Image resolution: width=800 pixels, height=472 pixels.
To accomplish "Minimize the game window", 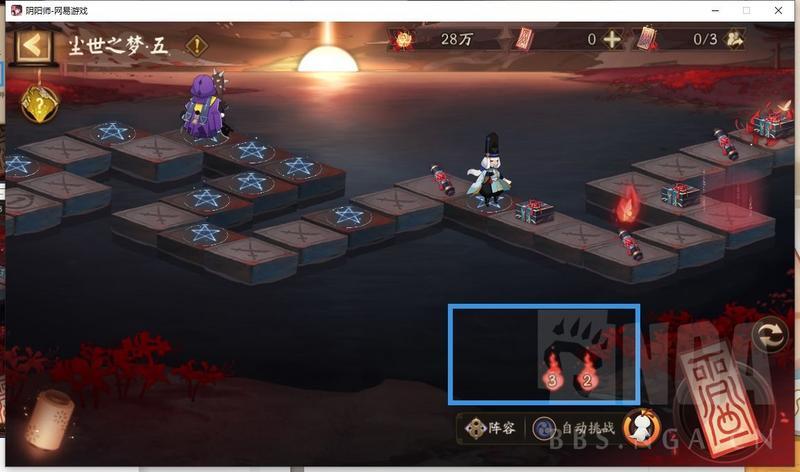I will point(710,10).
